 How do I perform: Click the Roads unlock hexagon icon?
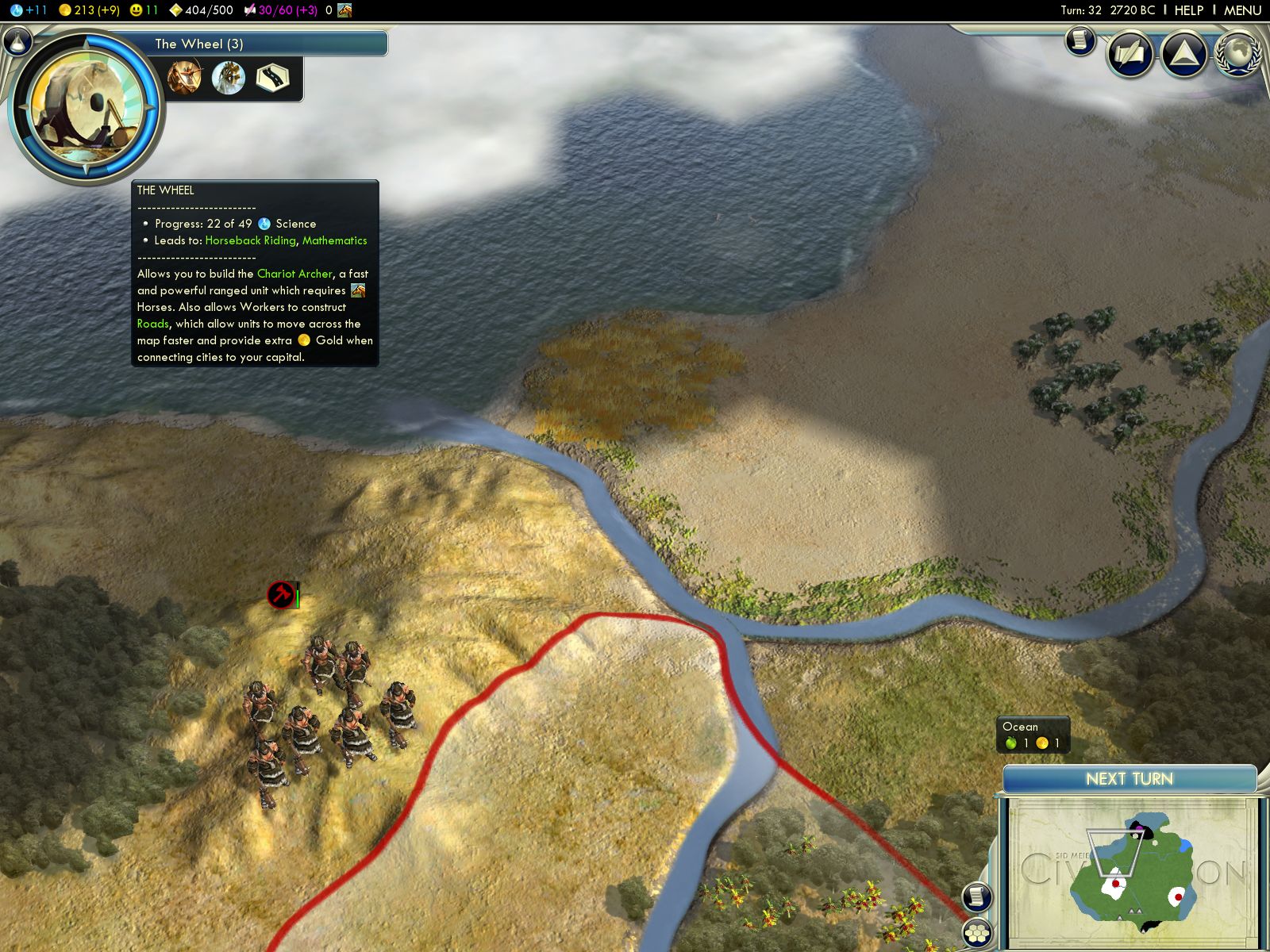pos(272,78)
